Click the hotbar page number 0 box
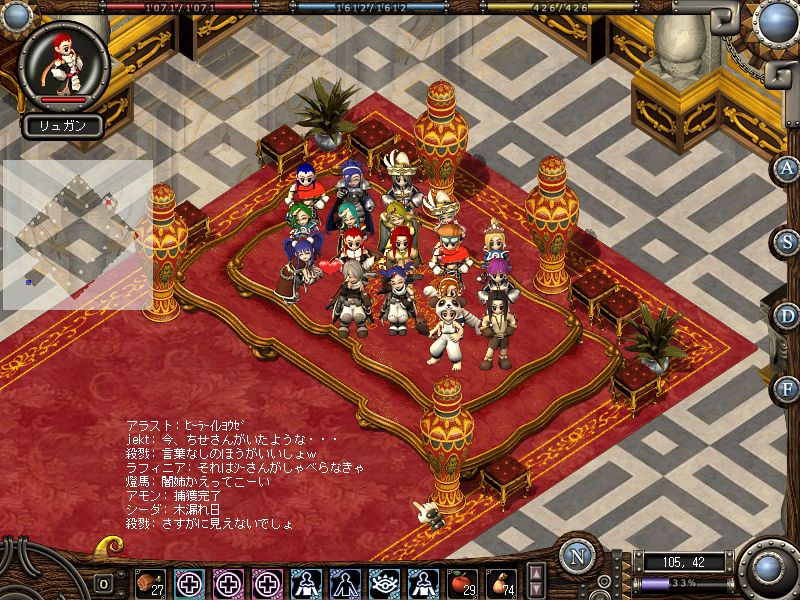This screenshot has width=800, height=600. (102, 583)
